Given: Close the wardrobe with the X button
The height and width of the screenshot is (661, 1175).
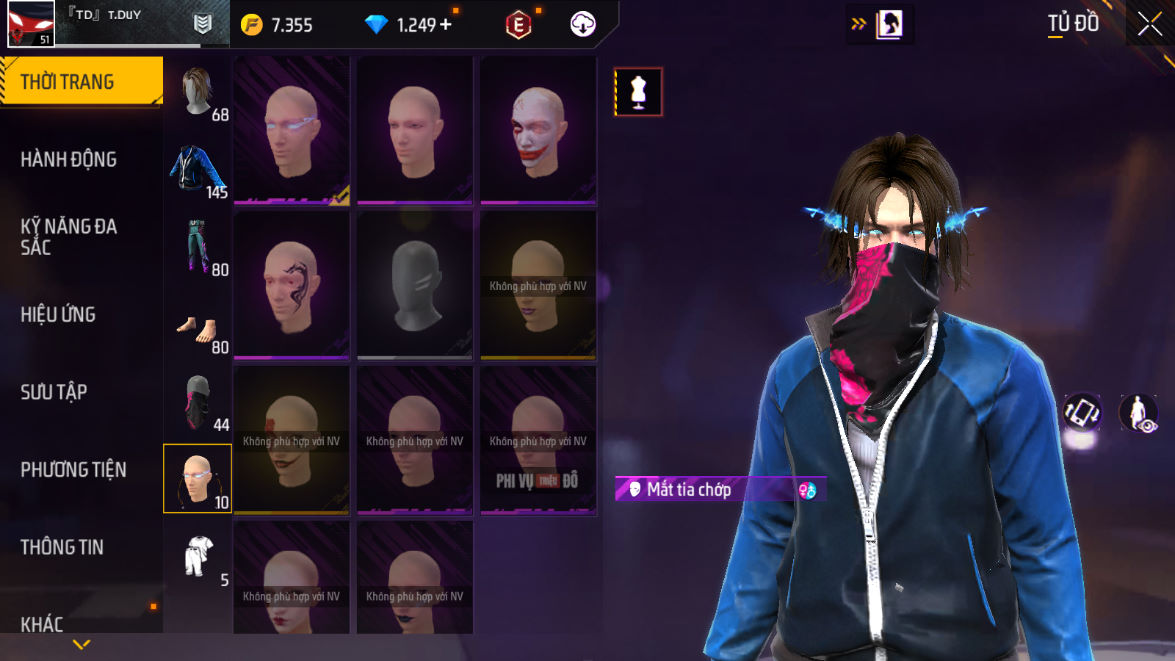Looking at the screenshot, I should (1146, 24).
